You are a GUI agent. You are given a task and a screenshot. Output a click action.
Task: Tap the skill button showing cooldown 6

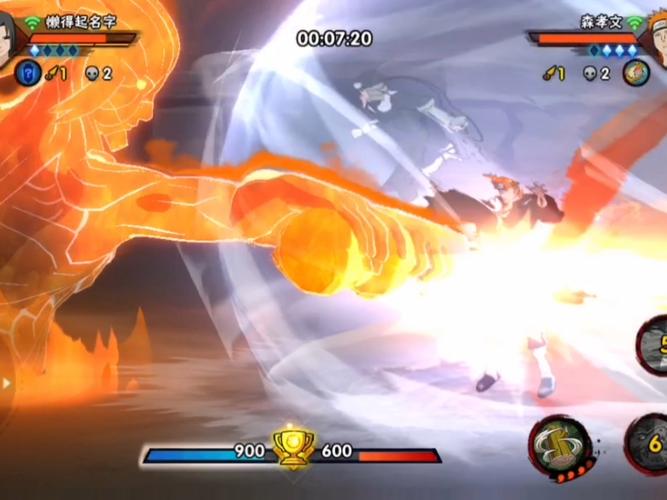[x=648, y=441]
